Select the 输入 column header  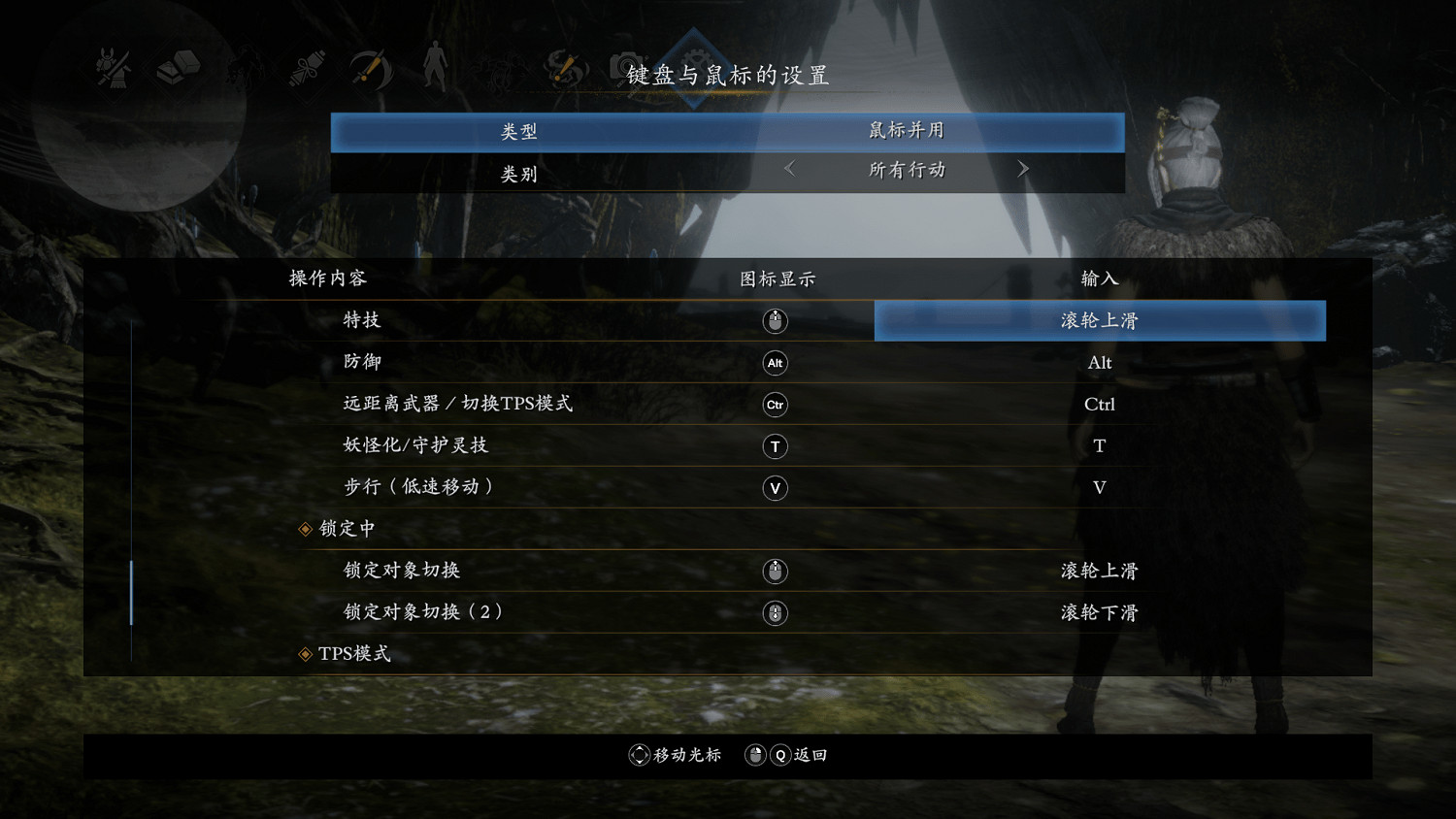click(x=1100, y=278)
